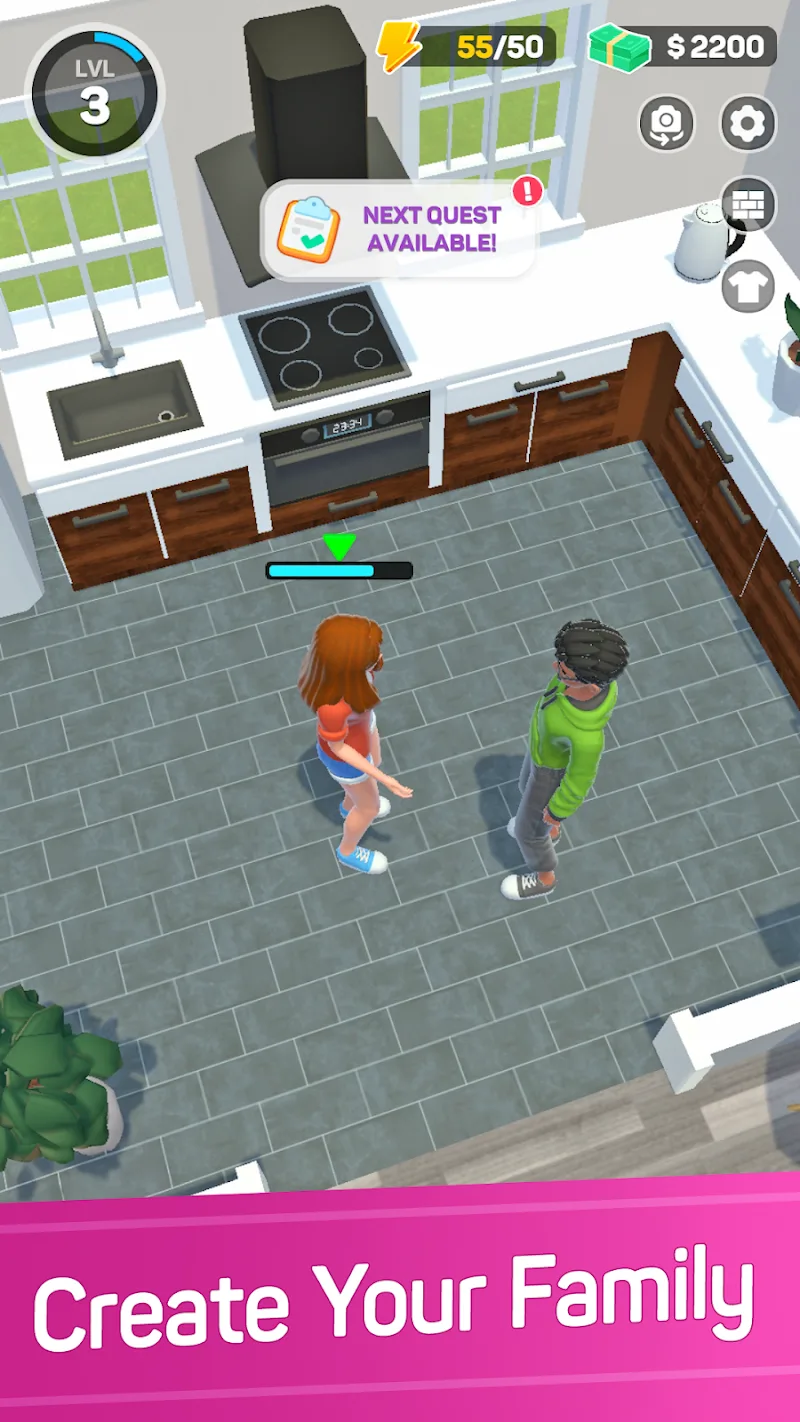The height and width of the screenshot is (1422, 800).
Task: Tap the lightning bolt energy icon
Action: click(x=398, y=46)
